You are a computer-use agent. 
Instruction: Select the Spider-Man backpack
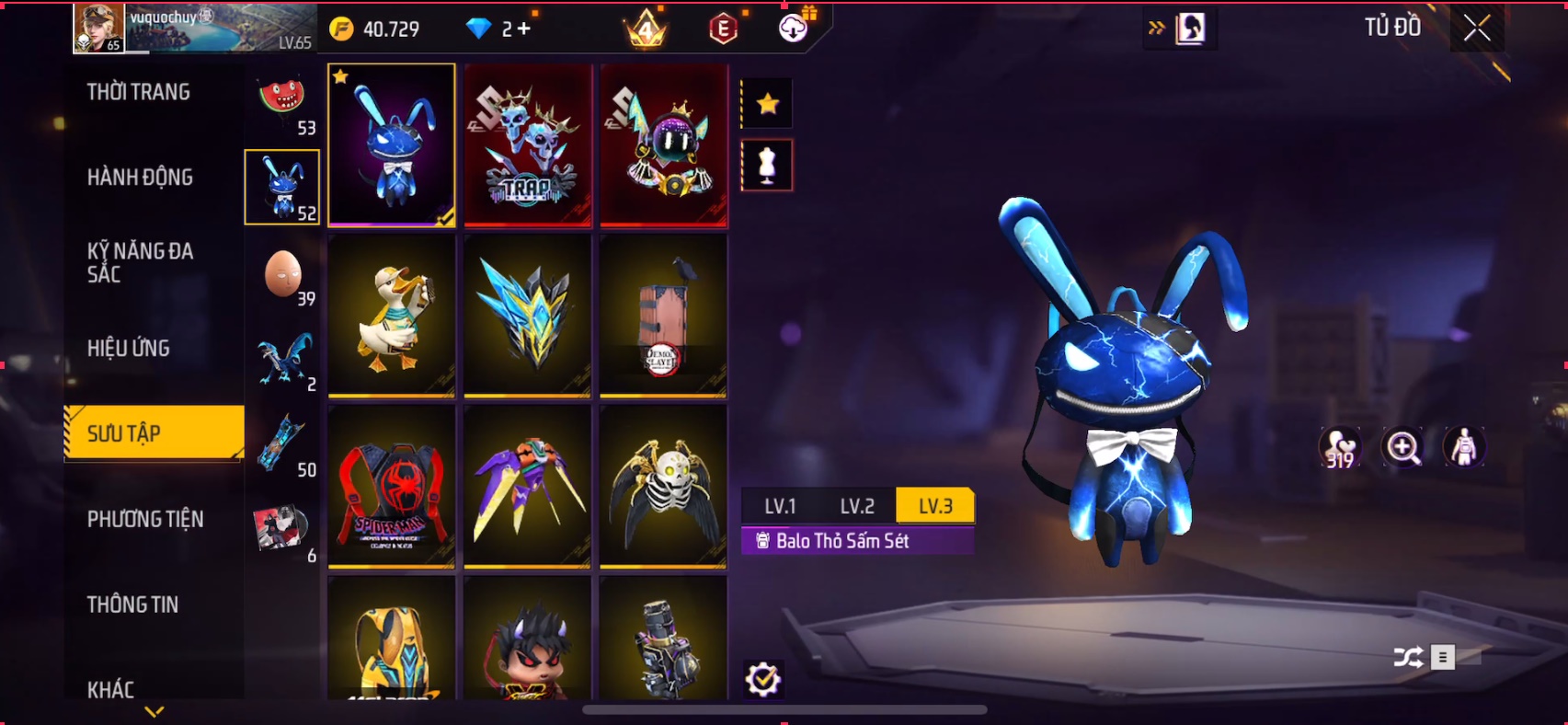click(391, 487)
